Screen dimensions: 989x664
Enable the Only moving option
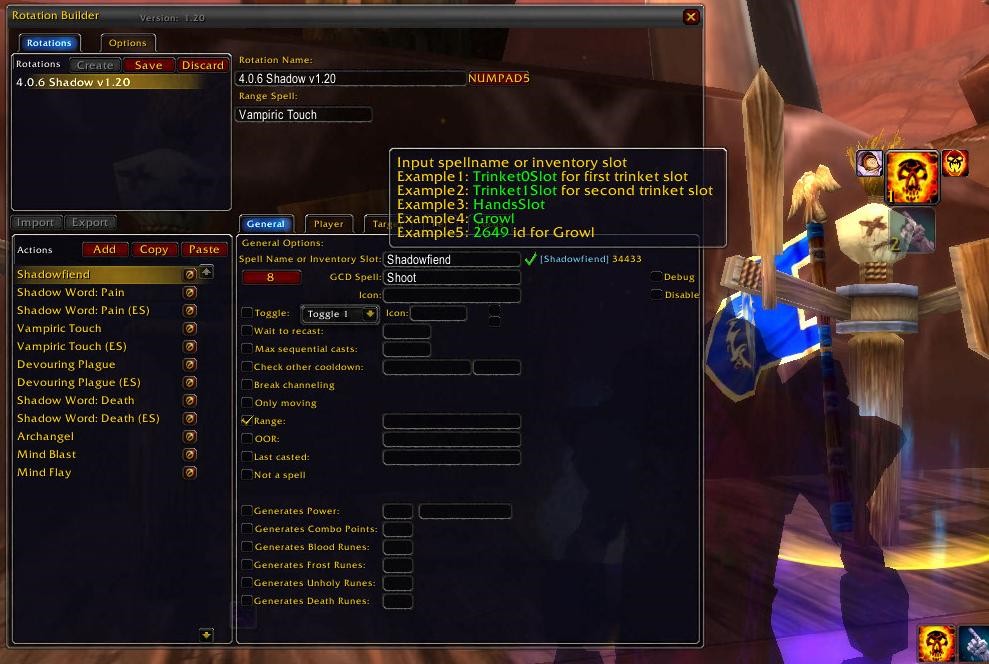coord(247,403)
